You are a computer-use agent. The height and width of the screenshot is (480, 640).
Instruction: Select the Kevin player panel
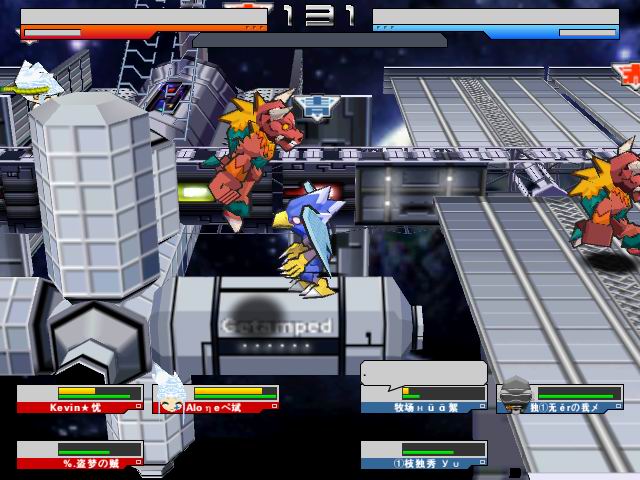(x=78, y=399)
